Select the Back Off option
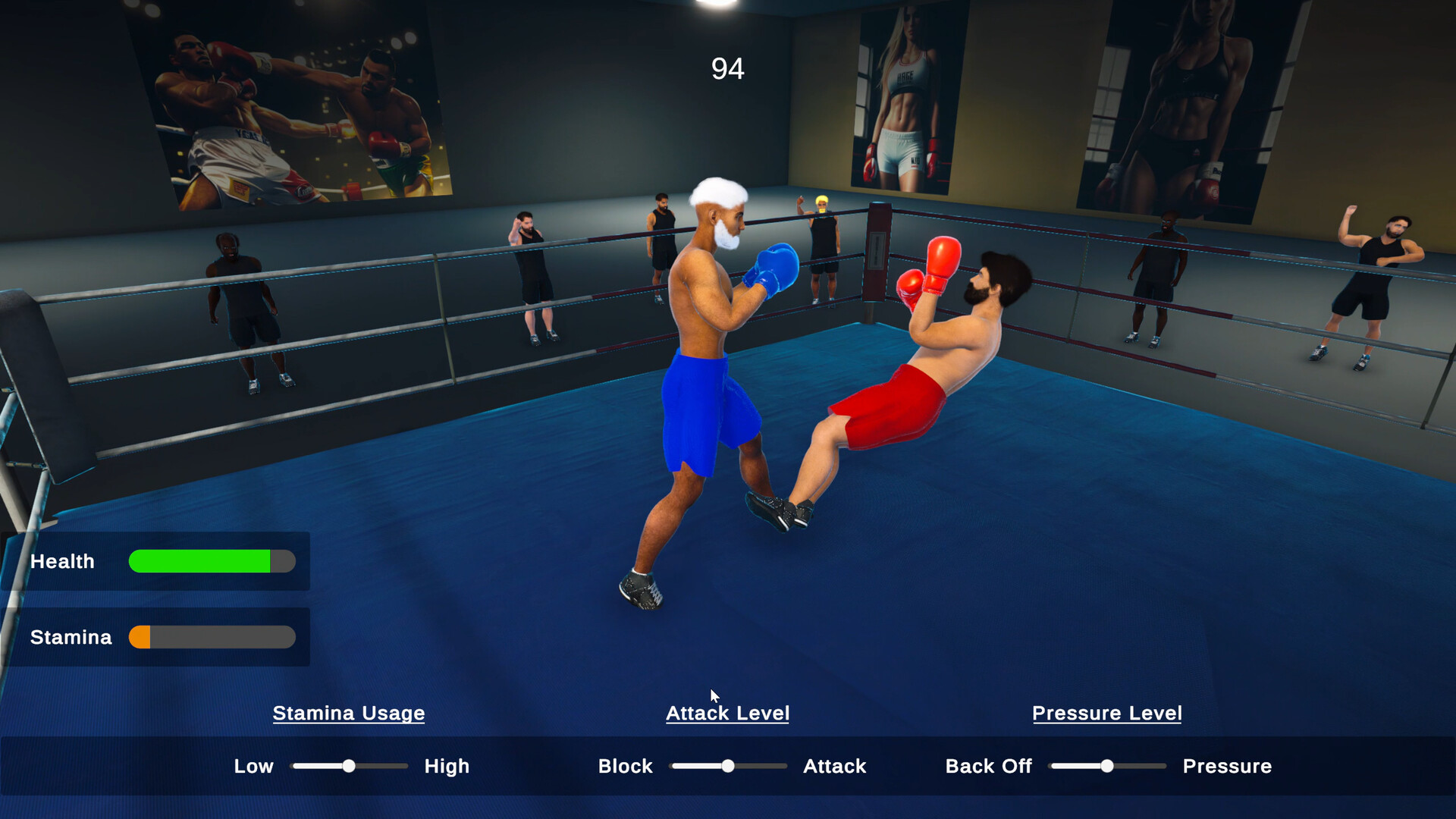This screenshot has width=1456, height=819. (988, 766)
